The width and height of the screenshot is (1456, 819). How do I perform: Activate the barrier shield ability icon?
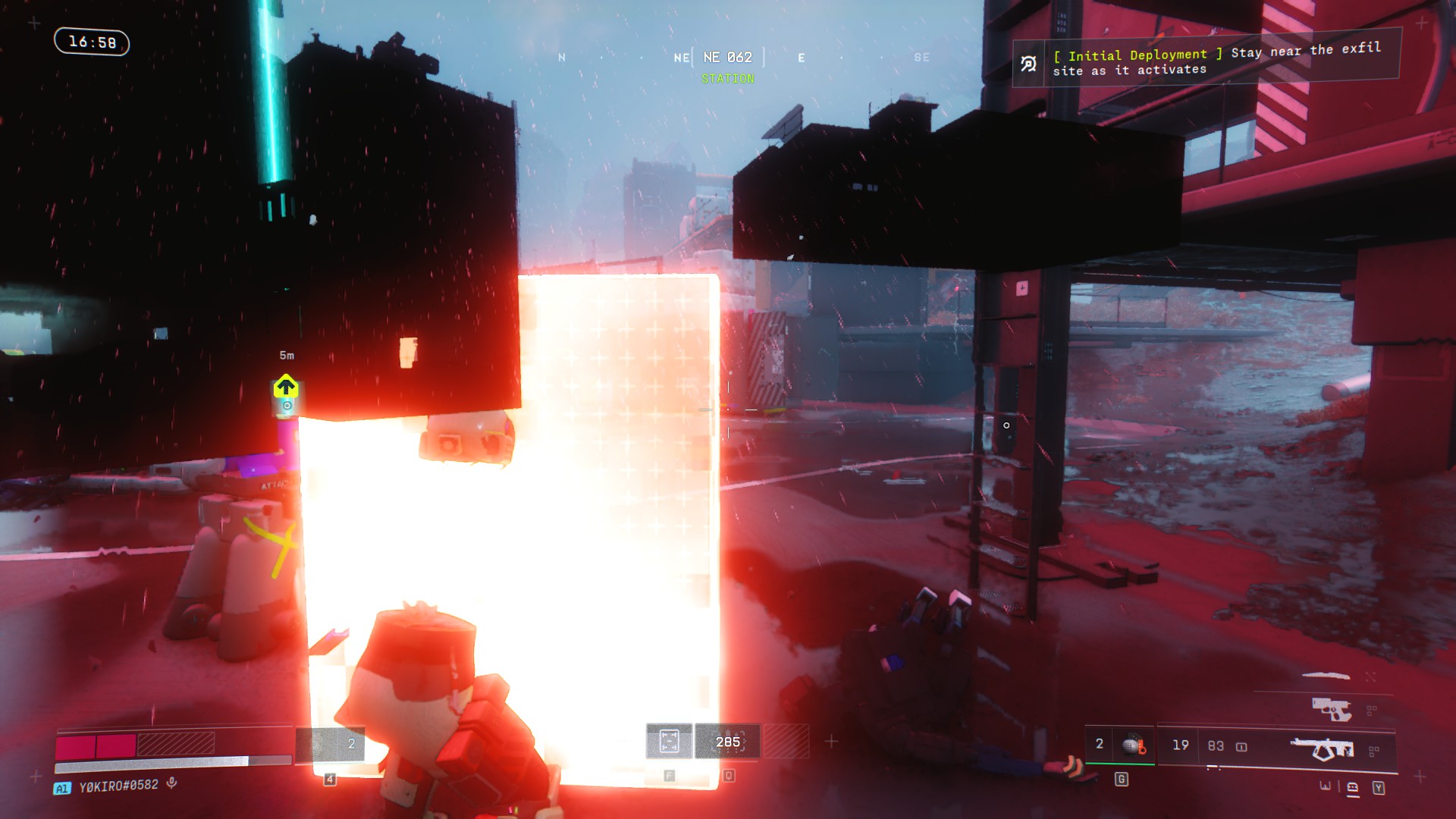click(669, 741)
